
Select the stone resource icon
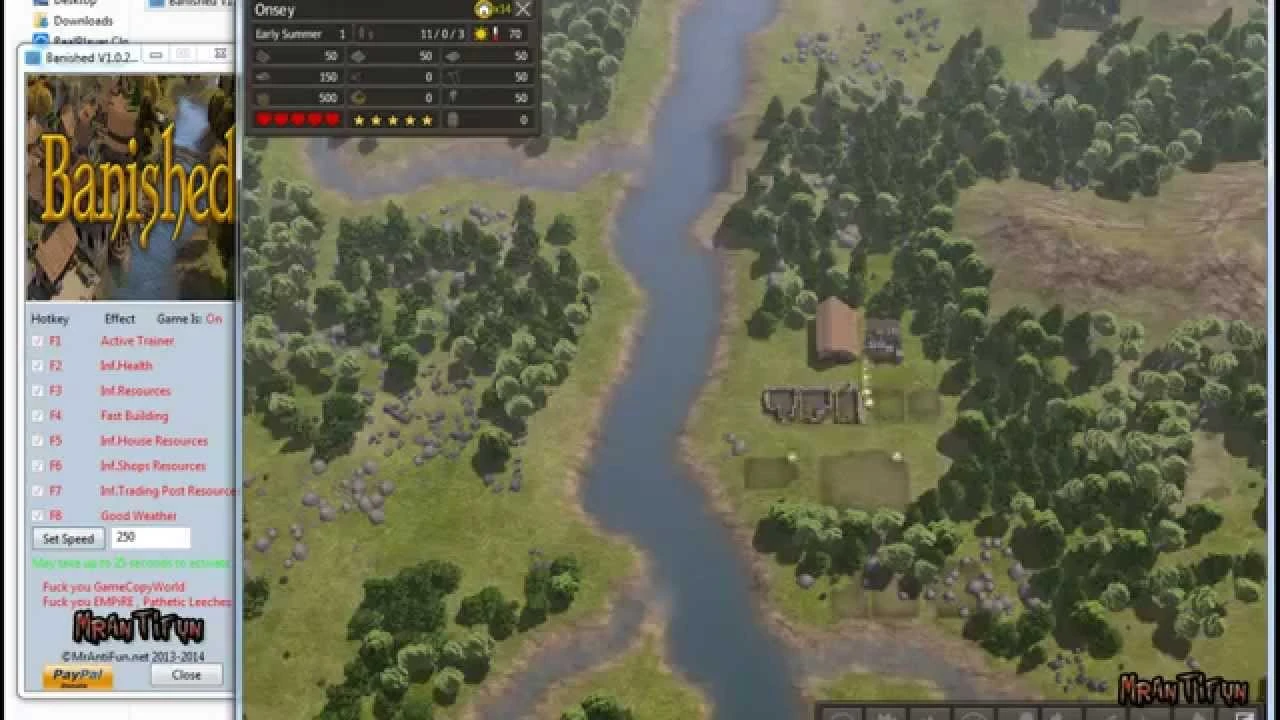(x=359, y=56)
